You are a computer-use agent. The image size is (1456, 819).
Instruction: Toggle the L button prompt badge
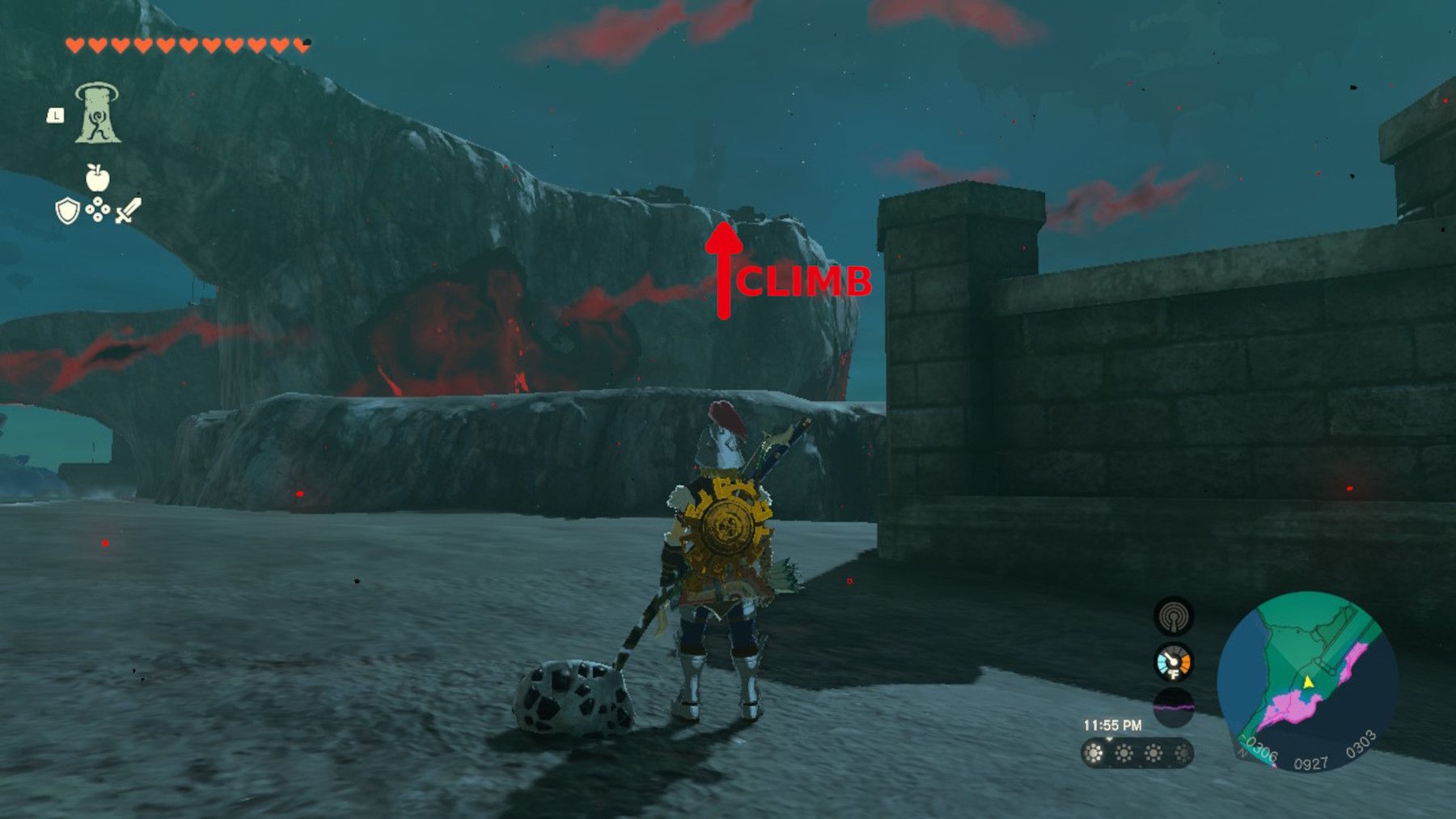pyautogui.click(x=57, y=115)
